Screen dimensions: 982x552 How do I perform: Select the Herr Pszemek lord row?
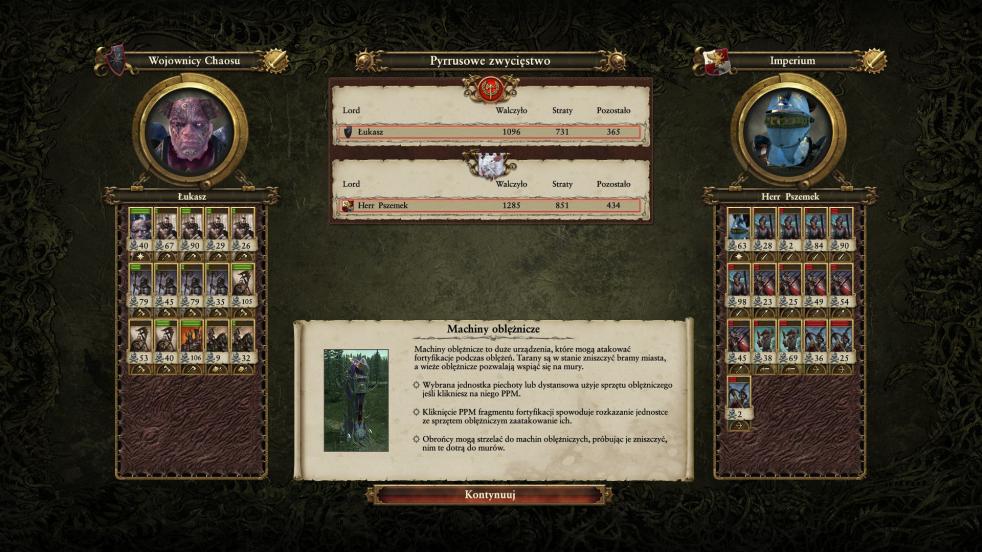pyautogui.click(x=490, y=206)
